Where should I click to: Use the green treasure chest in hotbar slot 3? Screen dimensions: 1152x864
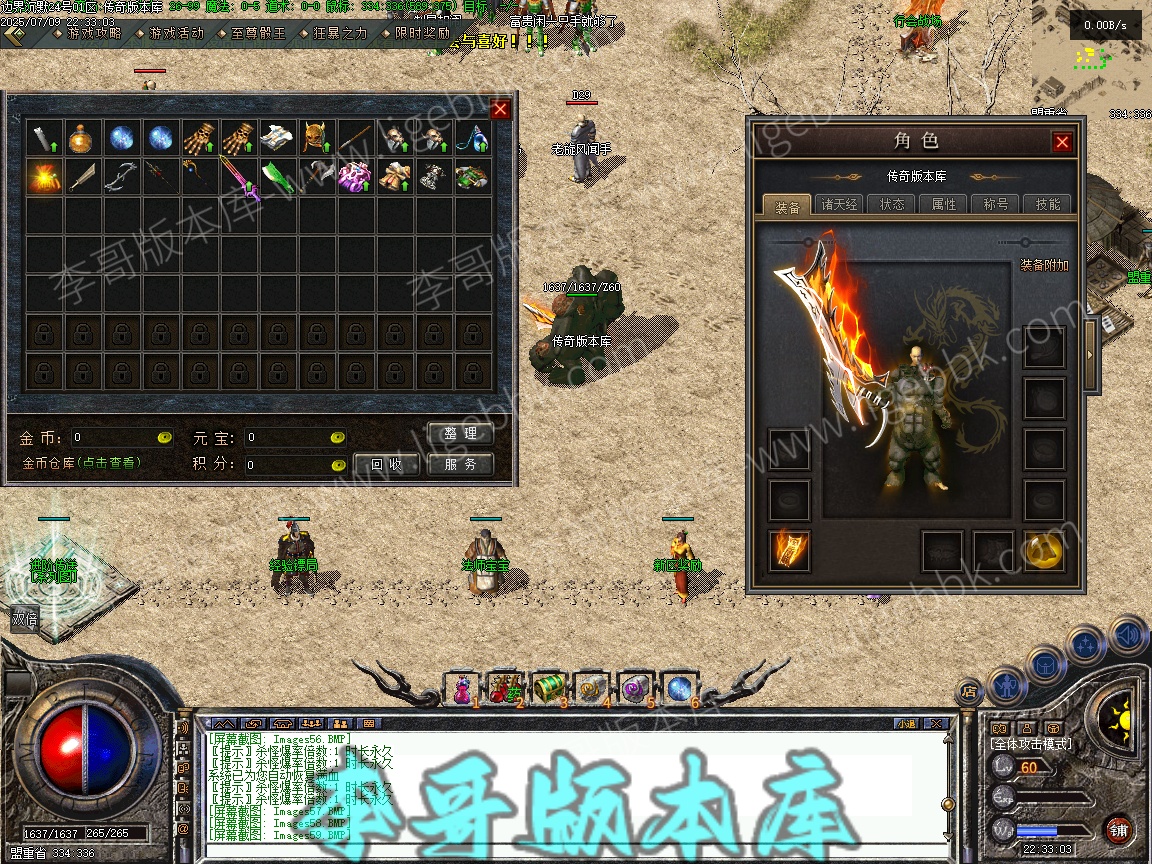pyautogui.click(x=548, y=688)
